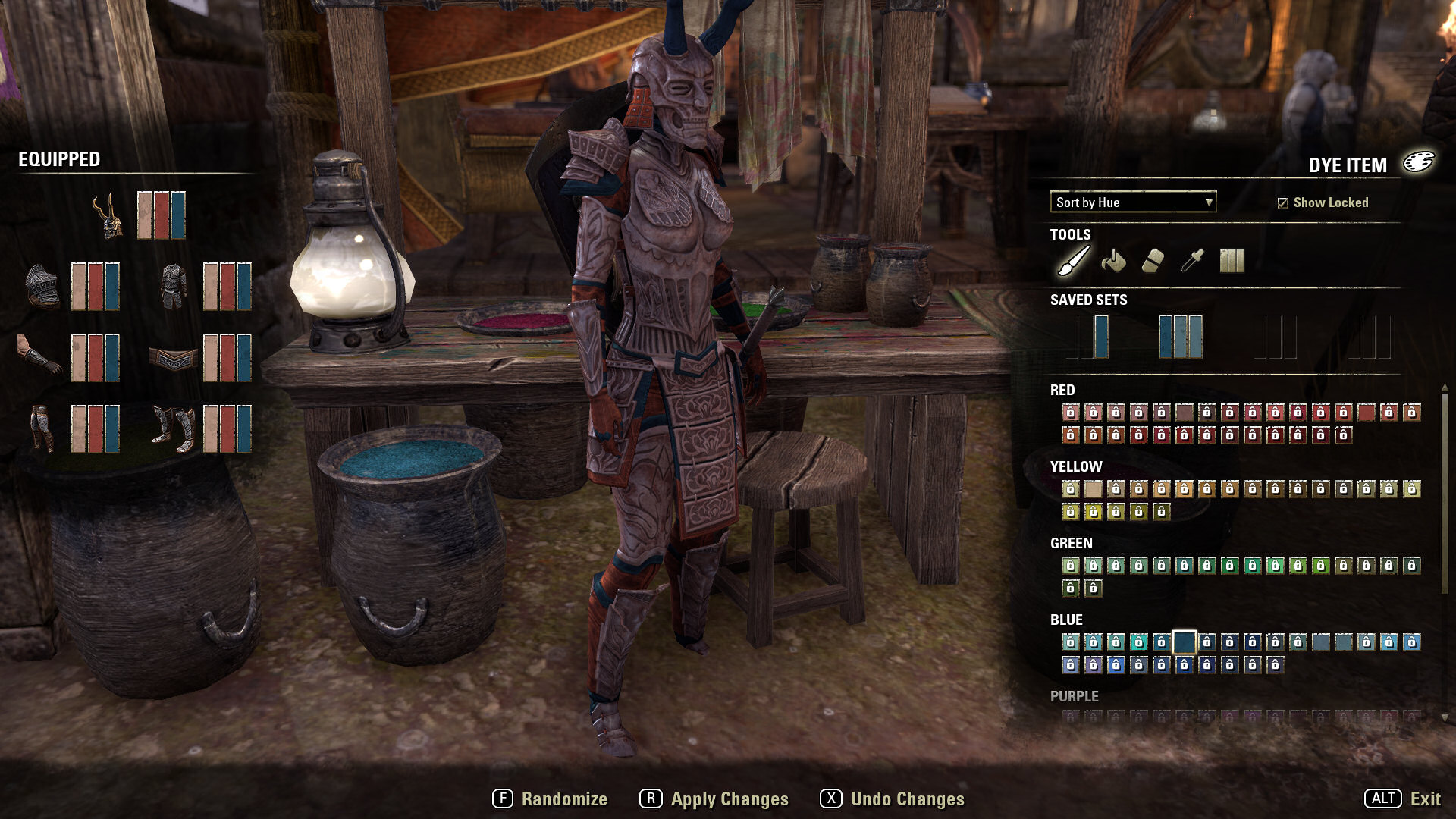Open the Sort by Hue dropdown

coord(1132,202)
